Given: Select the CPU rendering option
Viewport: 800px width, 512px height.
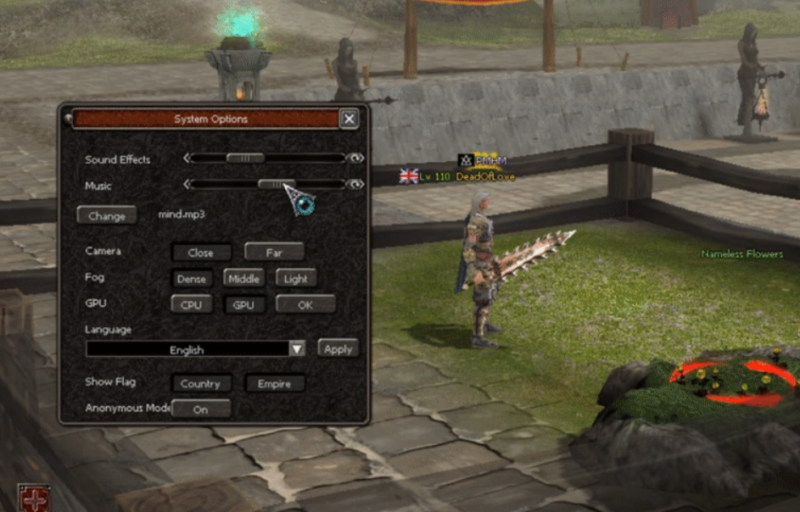Looking at the screenshot, I should [x=191, y=305].
